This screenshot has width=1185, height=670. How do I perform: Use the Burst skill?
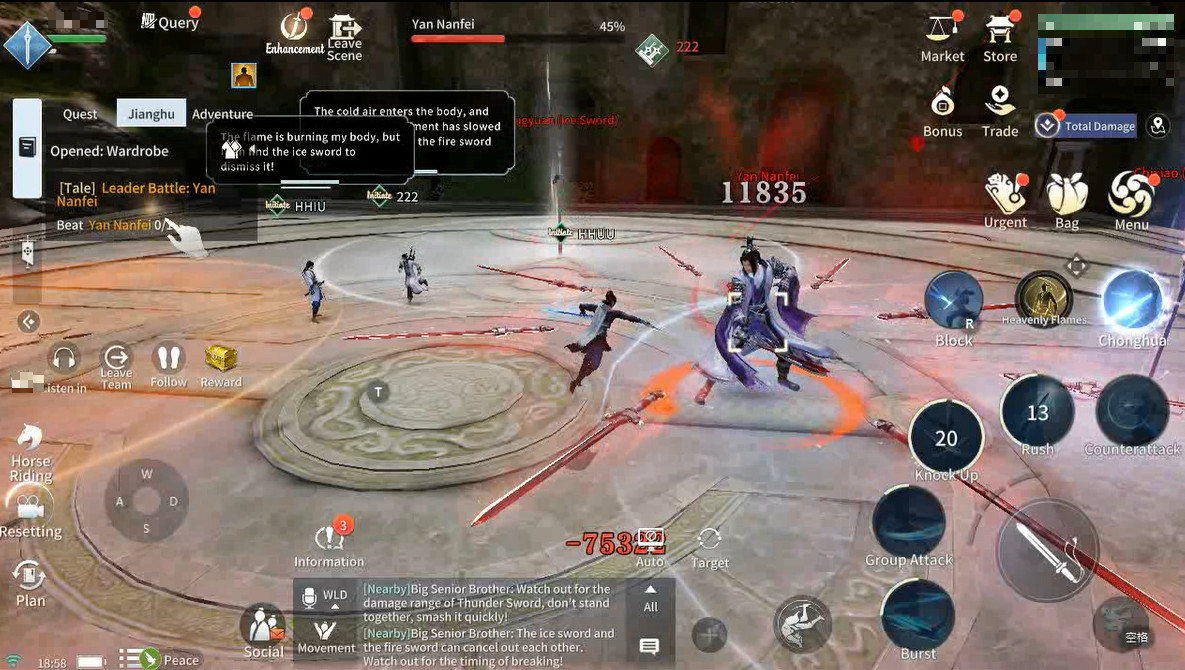coord(918,615)
